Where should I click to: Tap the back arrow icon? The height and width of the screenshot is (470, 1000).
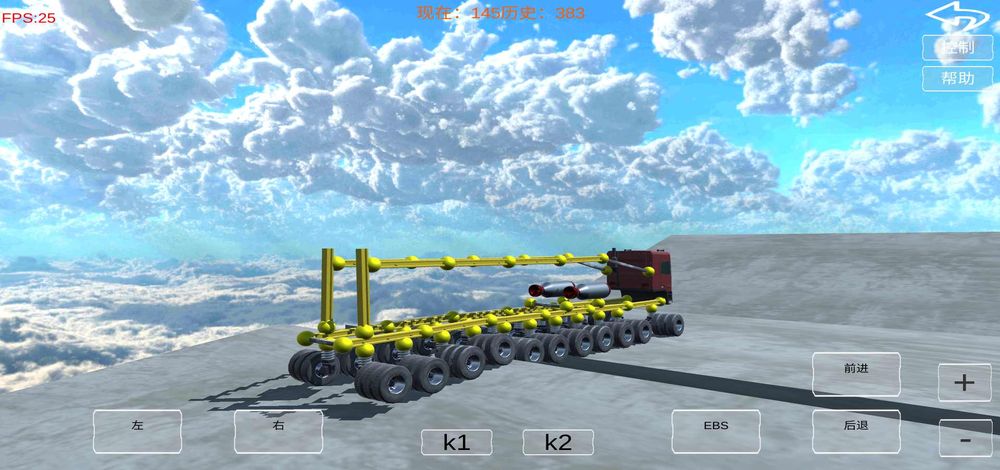pos(956,14)
